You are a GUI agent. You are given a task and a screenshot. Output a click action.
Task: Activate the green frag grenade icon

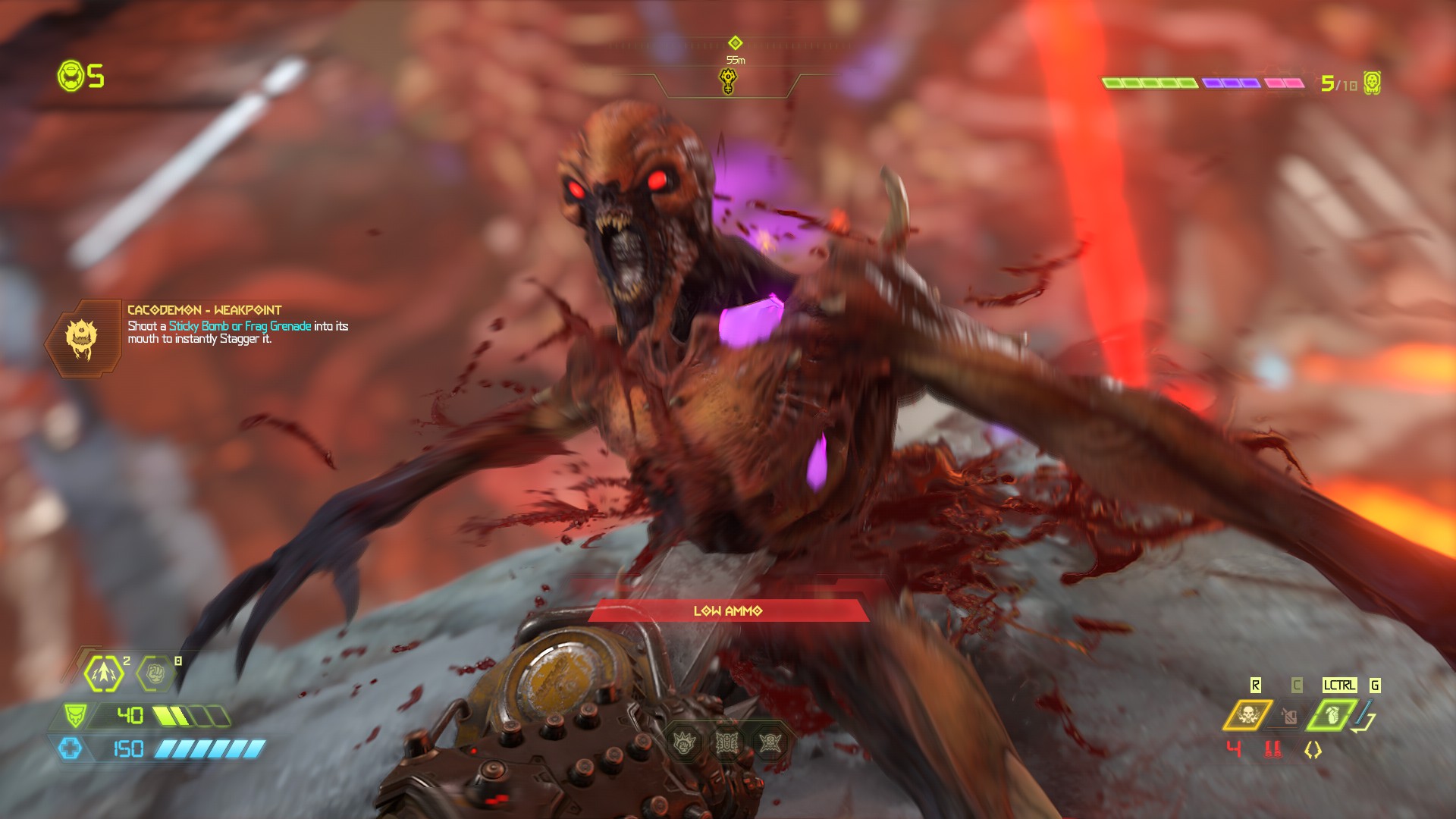(1332, 714)
